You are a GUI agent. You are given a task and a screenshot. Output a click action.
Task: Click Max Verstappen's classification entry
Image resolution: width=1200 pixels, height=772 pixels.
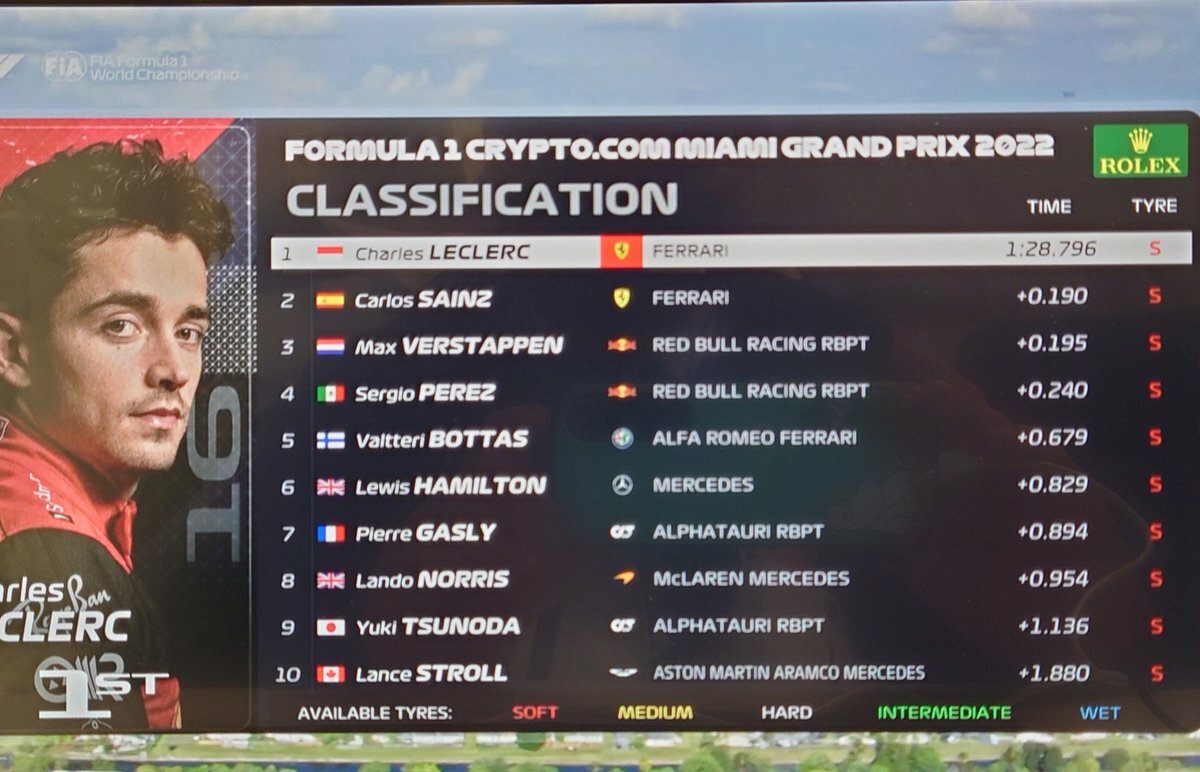click(730, 345)
